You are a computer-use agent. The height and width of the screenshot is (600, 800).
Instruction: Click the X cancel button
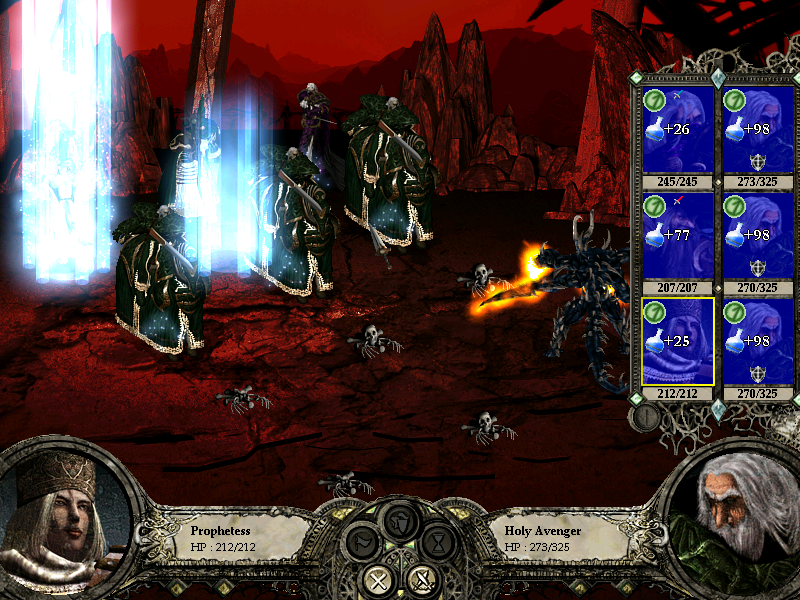[x=378, y=579]
